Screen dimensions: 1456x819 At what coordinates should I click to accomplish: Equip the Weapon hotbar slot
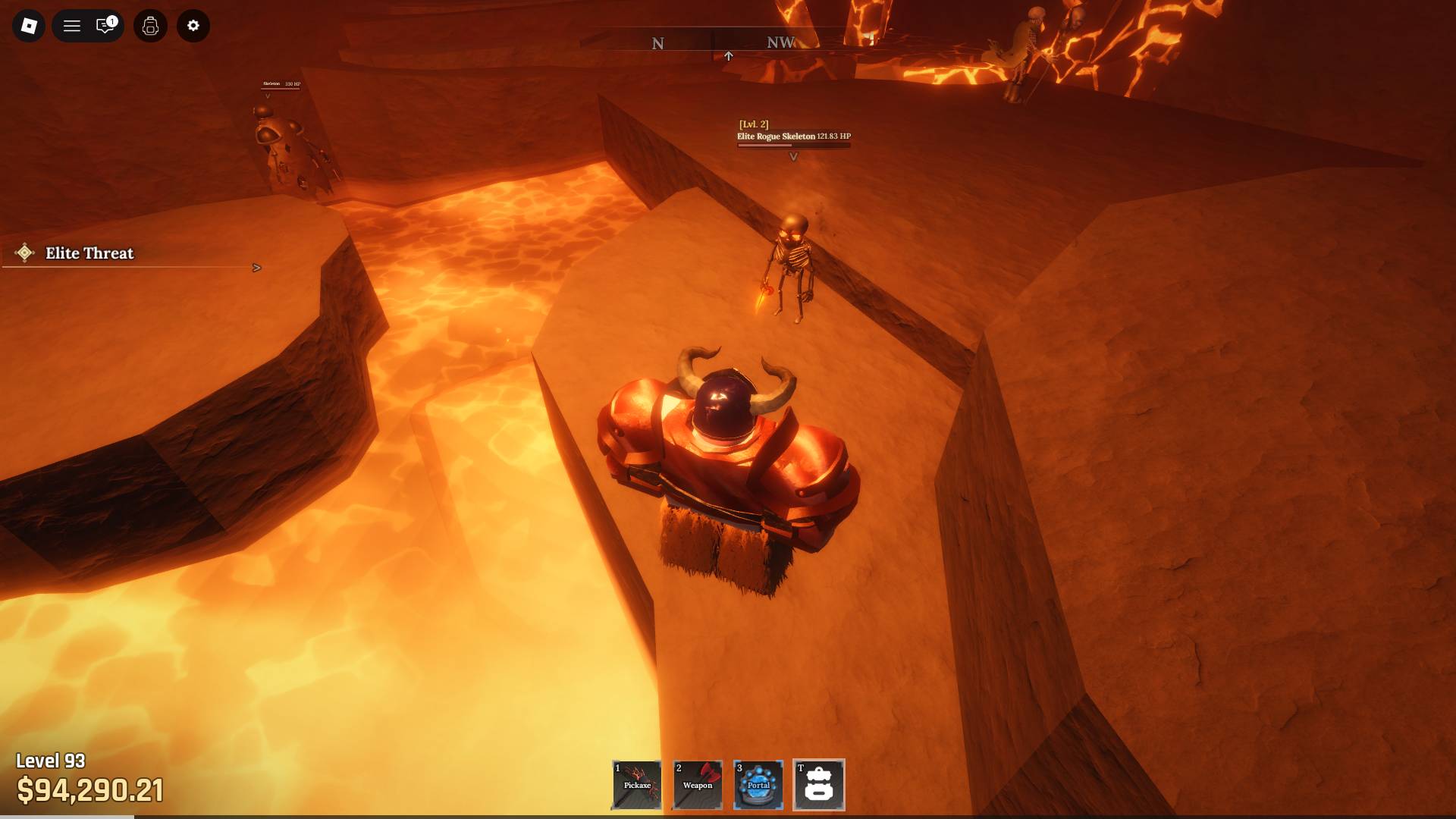click(x=698, y=785)
